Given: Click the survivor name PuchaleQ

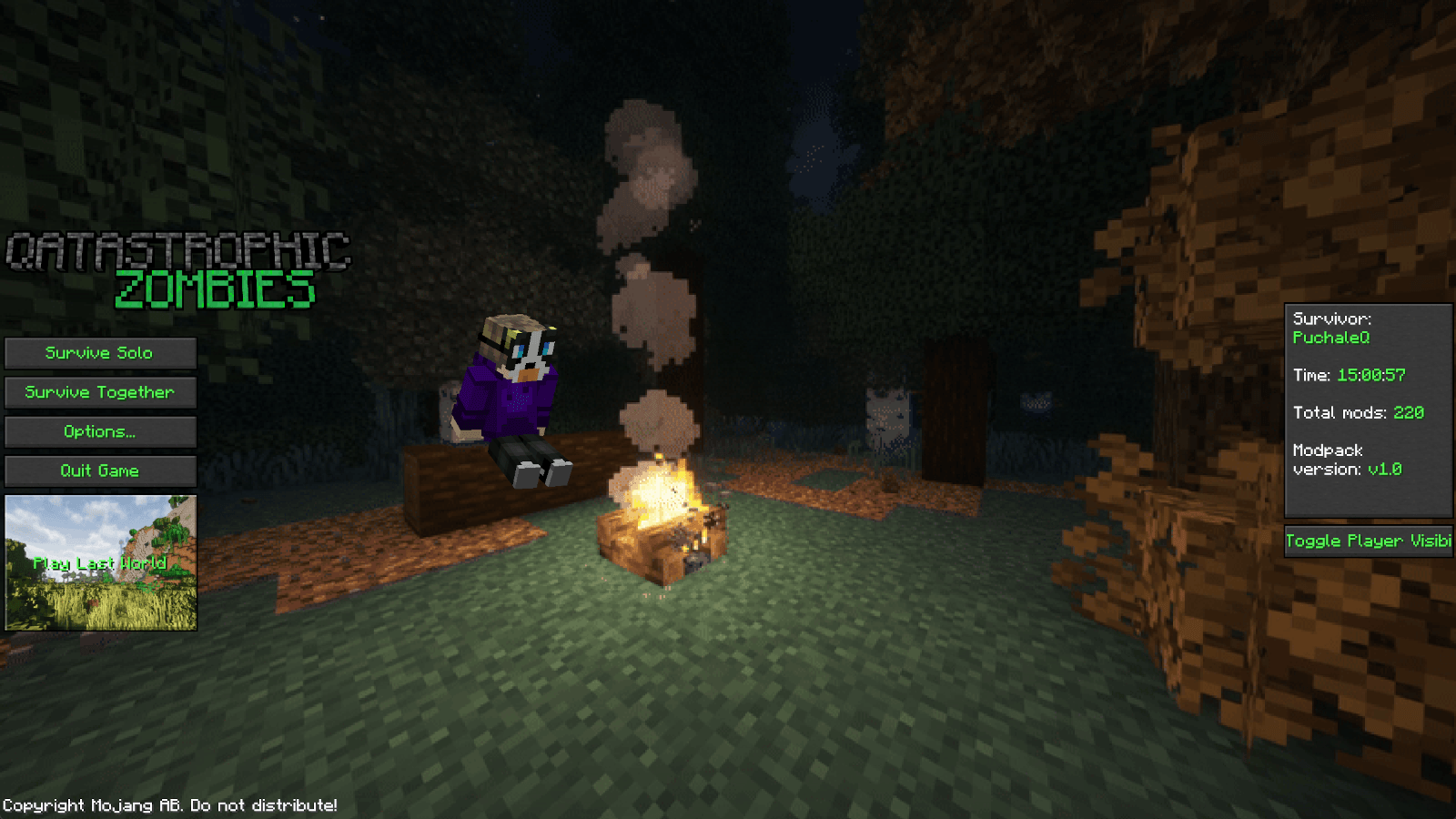Looking at the screenshot, I should click(1333, 338).
